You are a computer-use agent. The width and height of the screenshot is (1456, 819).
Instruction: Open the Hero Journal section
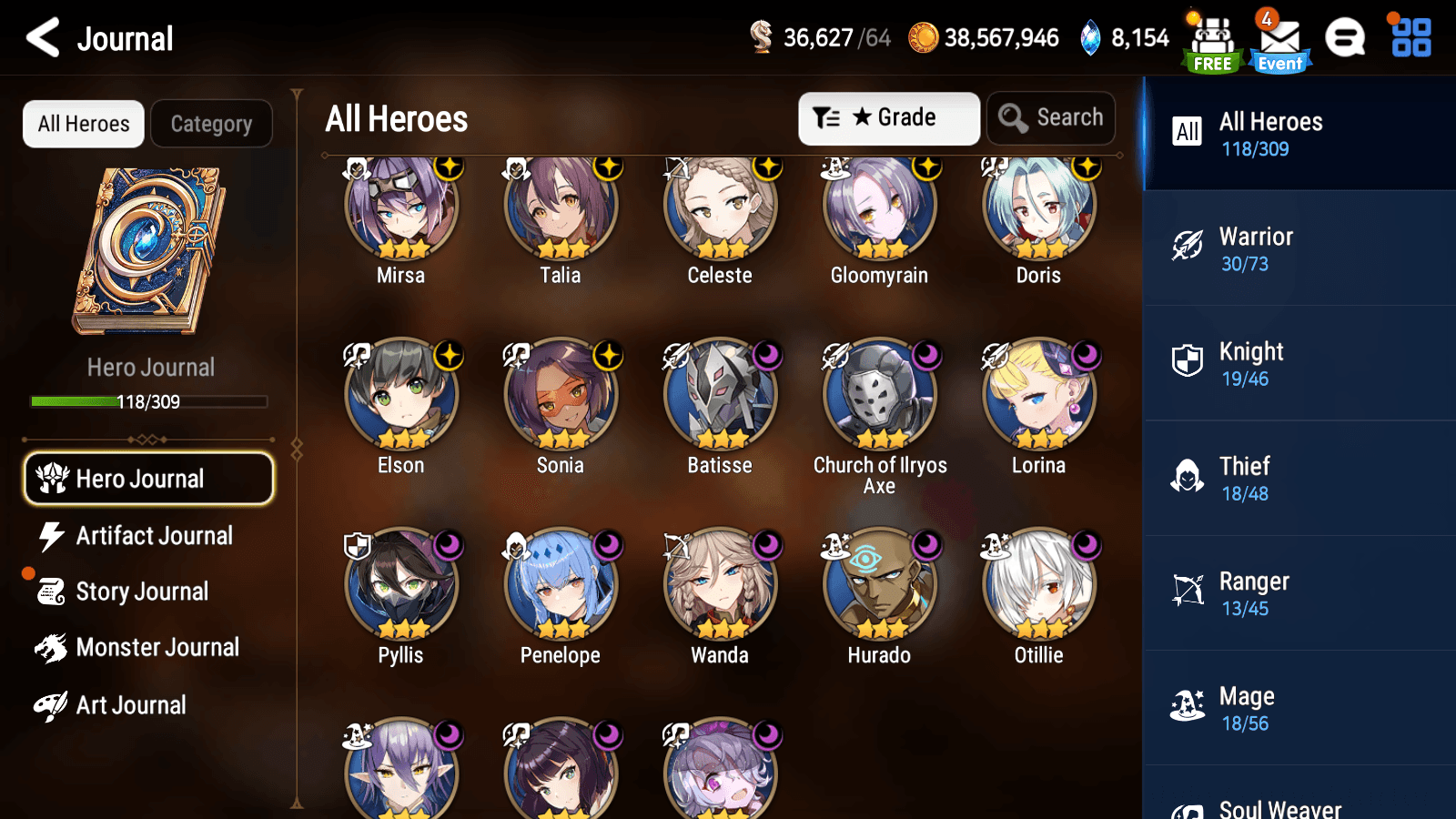tap(148, 478)
